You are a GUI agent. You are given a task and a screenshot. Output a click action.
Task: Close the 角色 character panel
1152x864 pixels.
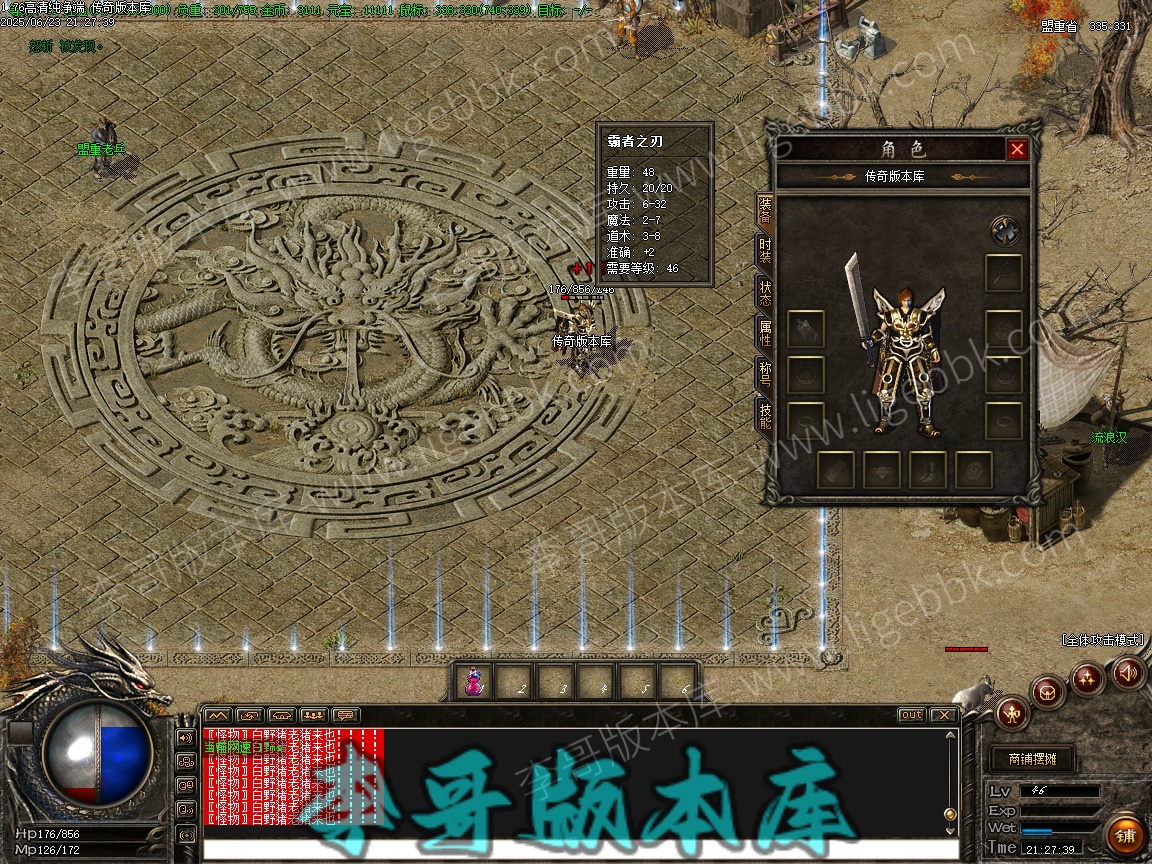click(x=1017, y=149)
